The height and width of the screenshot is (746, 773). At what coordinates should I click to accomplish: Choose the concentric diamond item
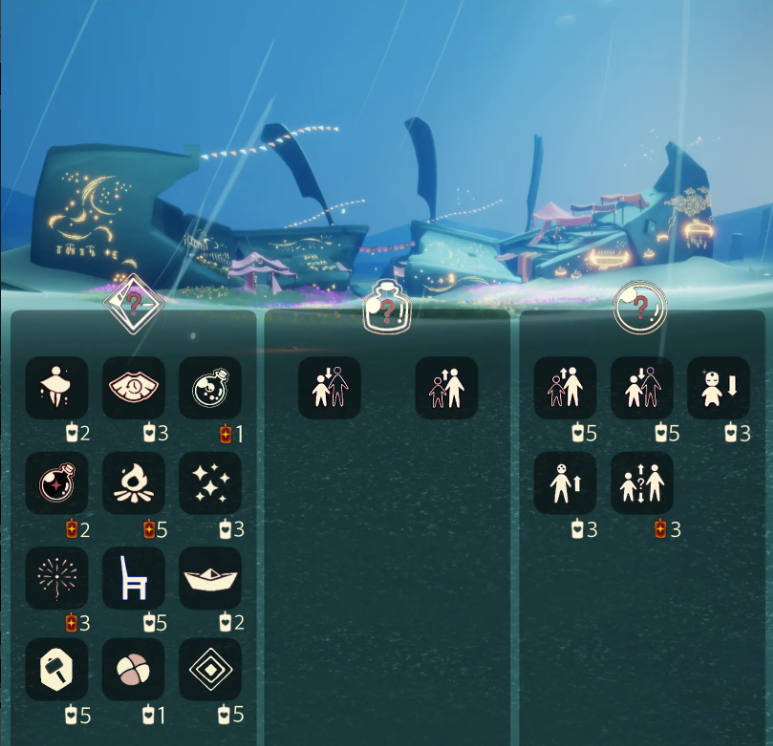211,670
